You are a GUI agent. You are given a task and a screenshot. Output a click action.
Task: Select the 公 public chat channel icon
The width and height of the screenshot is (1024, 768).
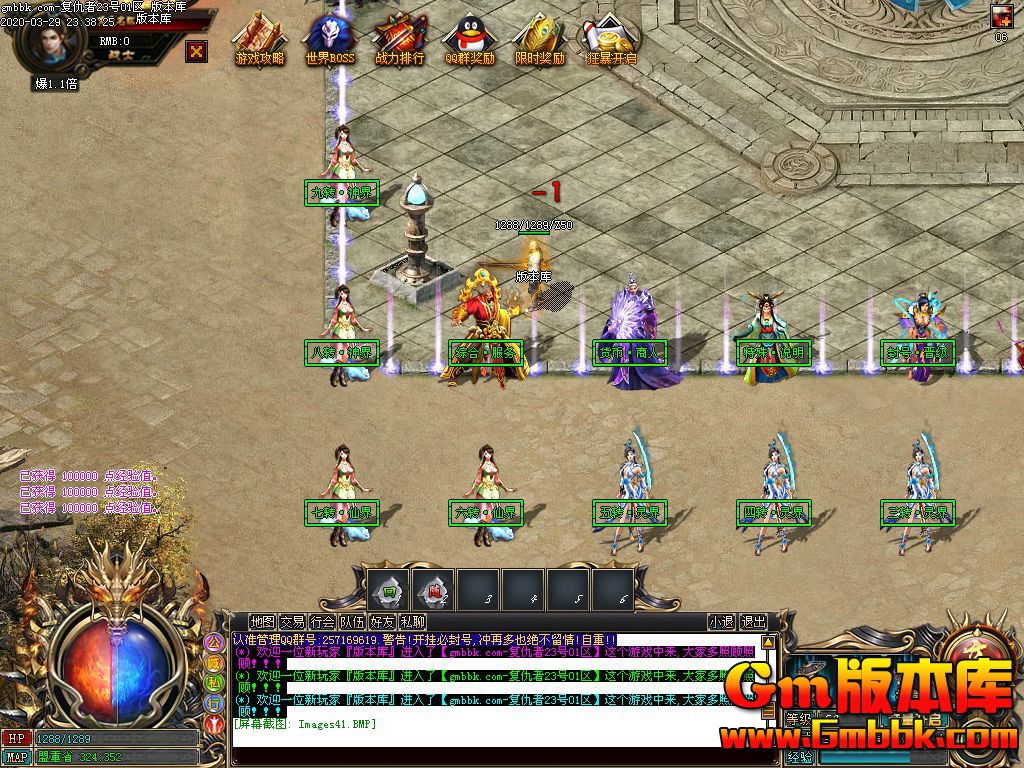213,642
